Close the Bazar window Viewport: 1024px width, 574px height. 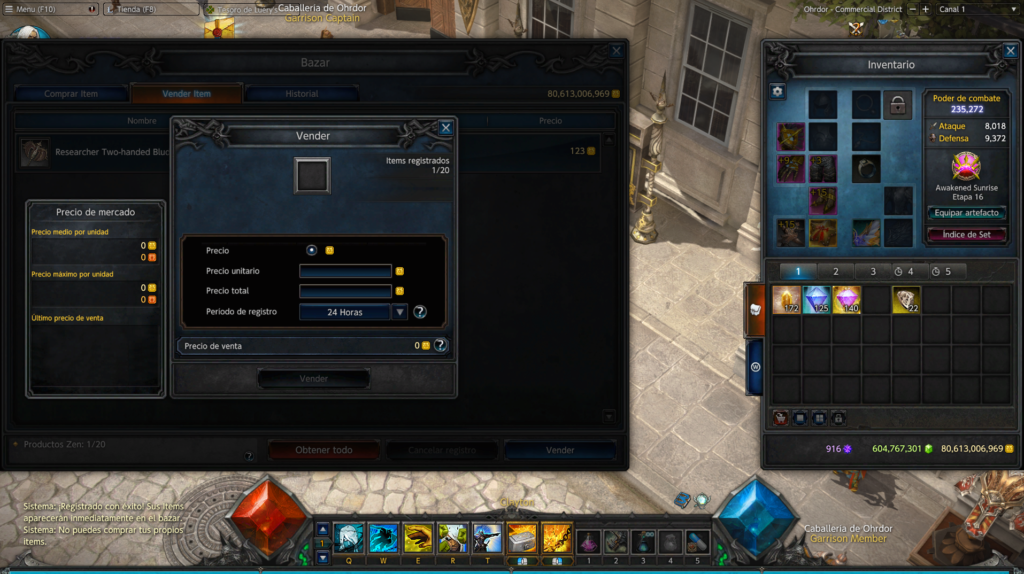click(x=616, y=51)
